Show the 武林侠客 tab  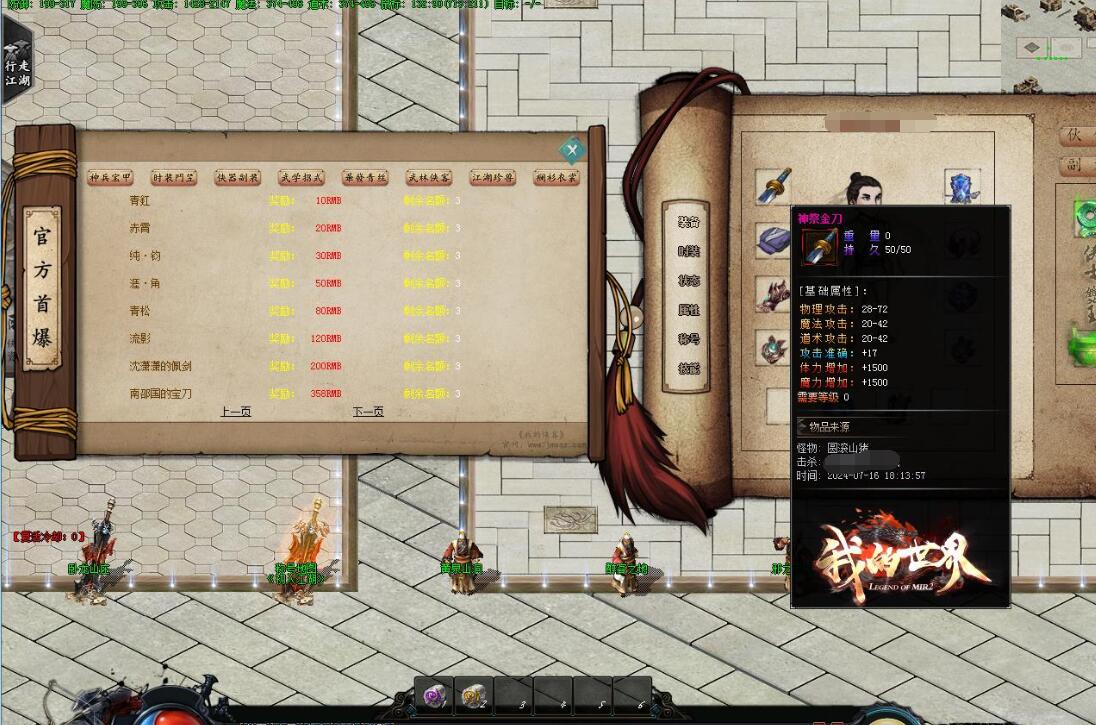click(429, 178)
